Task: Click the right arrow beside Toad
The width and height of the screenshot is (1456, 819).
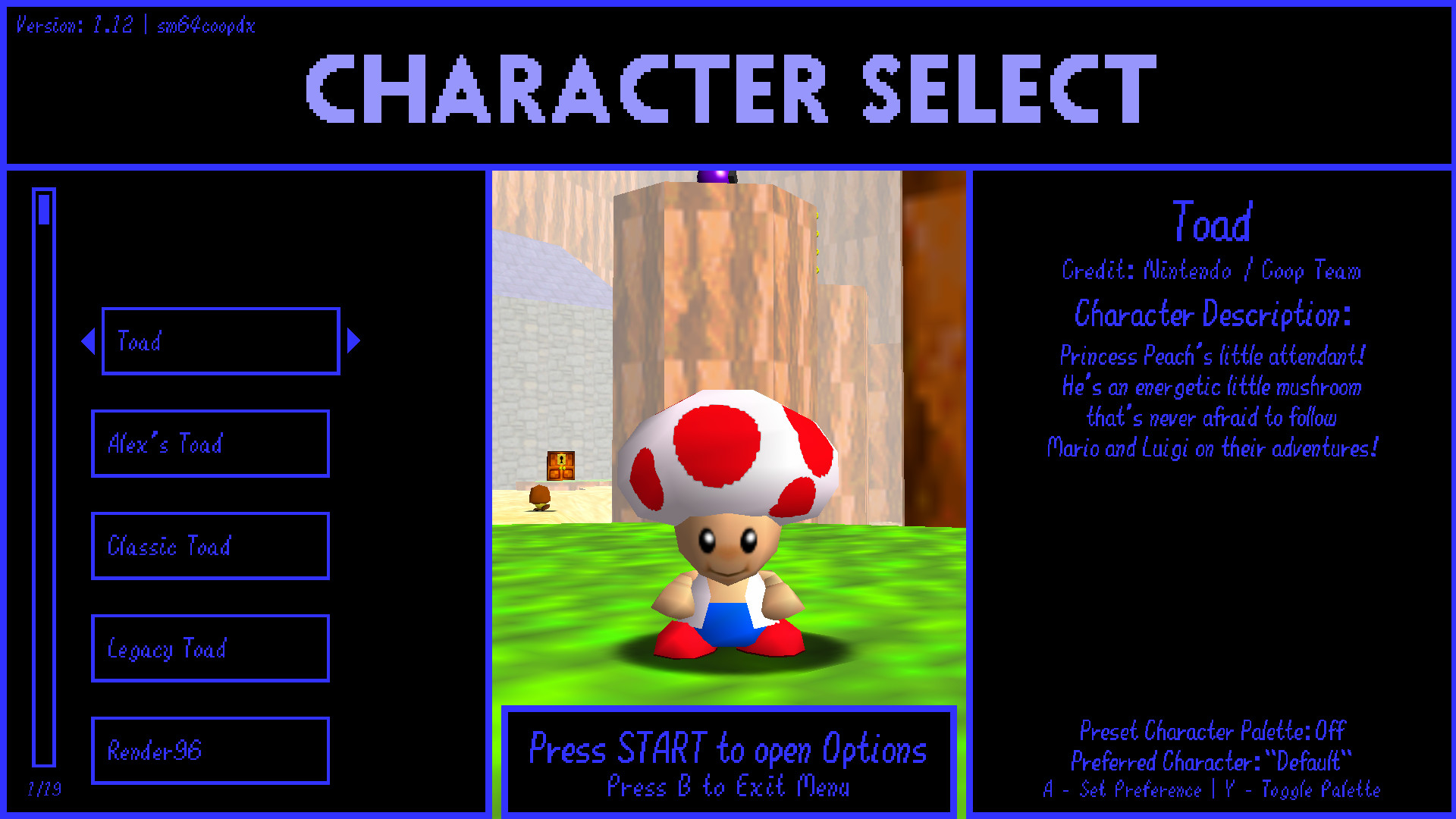Action: 353,341
